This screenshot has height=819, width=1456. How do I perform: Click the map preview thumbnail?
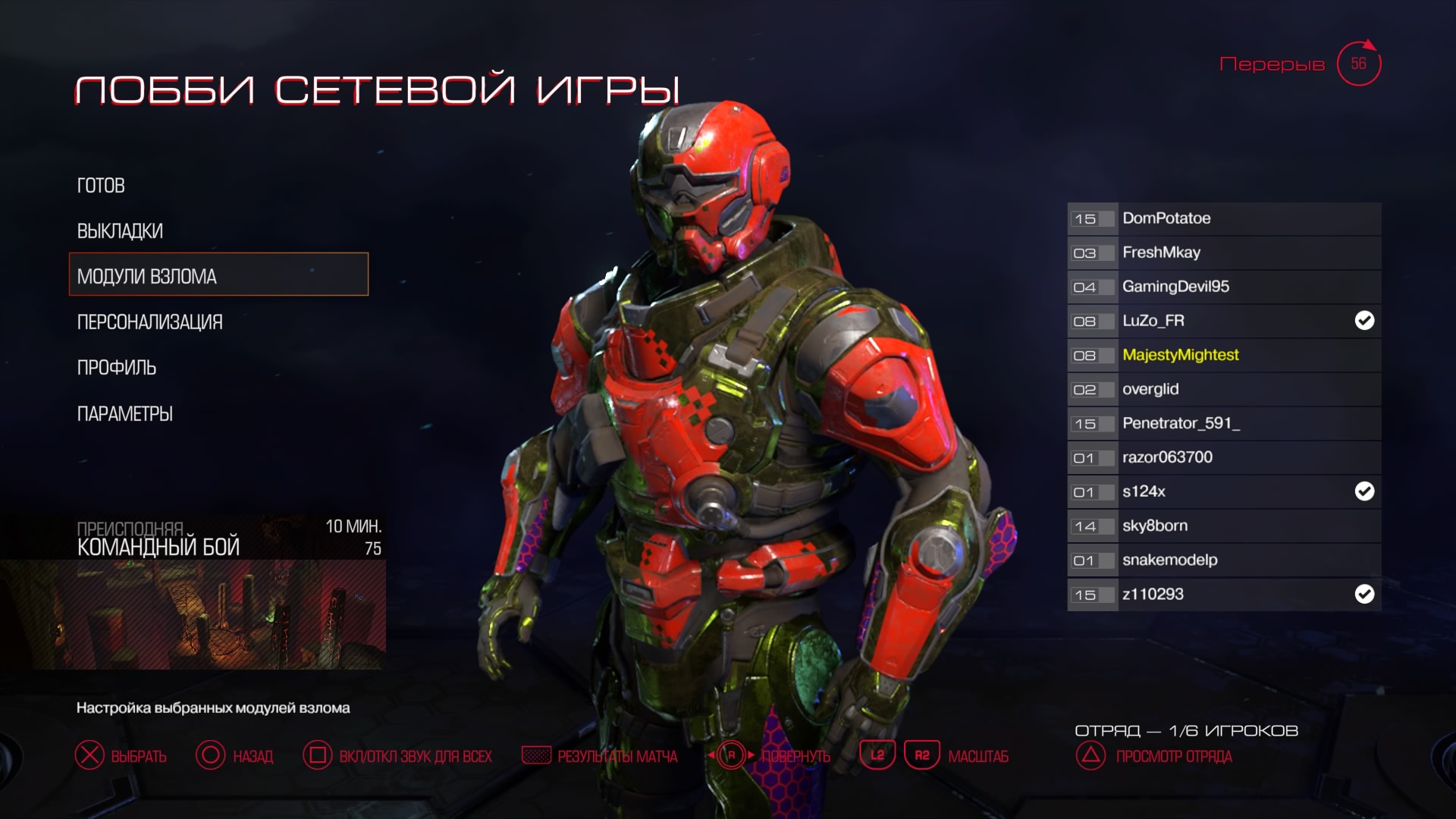[x=193, y=614]
